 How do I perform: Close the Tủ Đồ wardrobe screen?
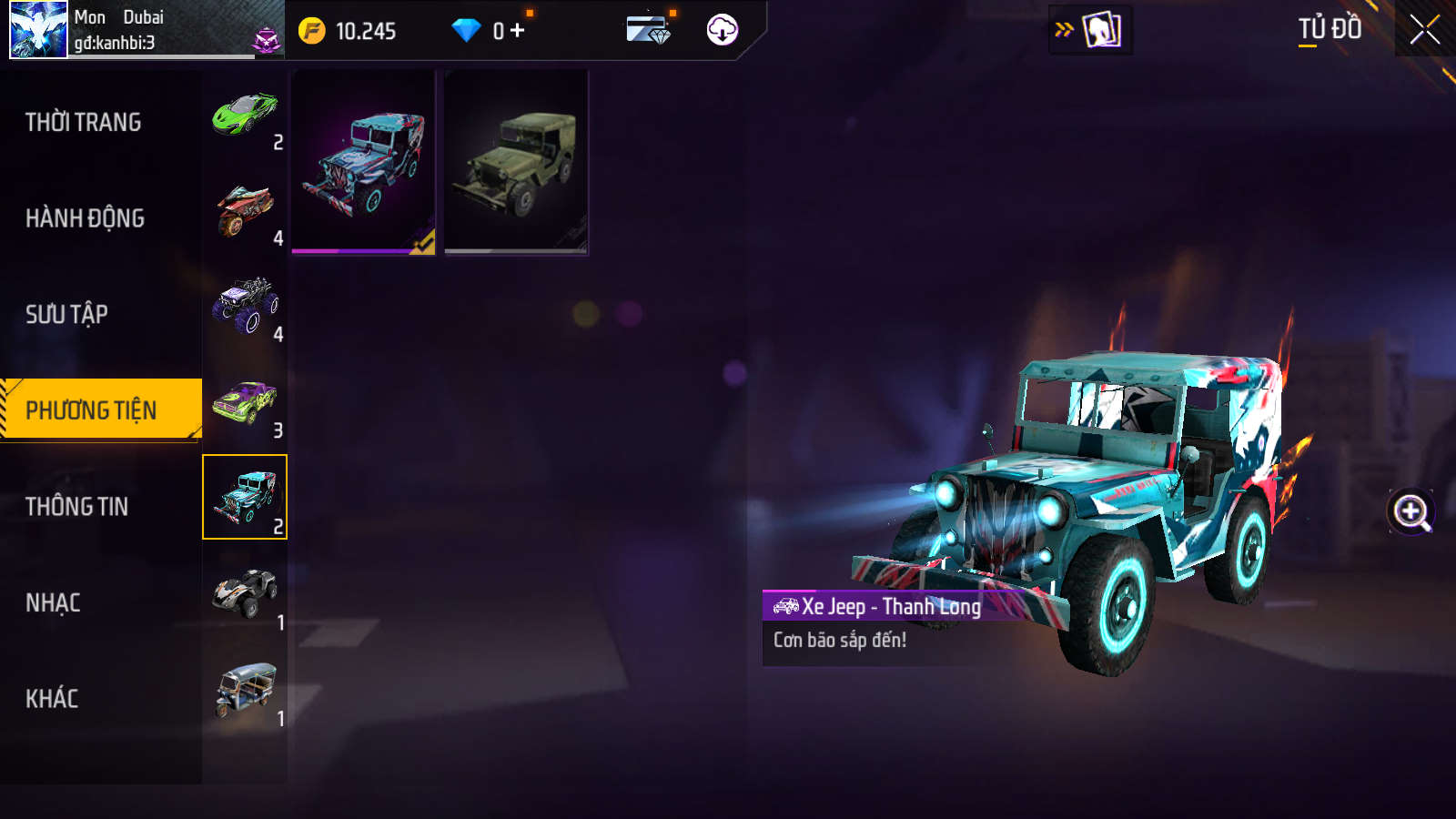click(1424, 30)
